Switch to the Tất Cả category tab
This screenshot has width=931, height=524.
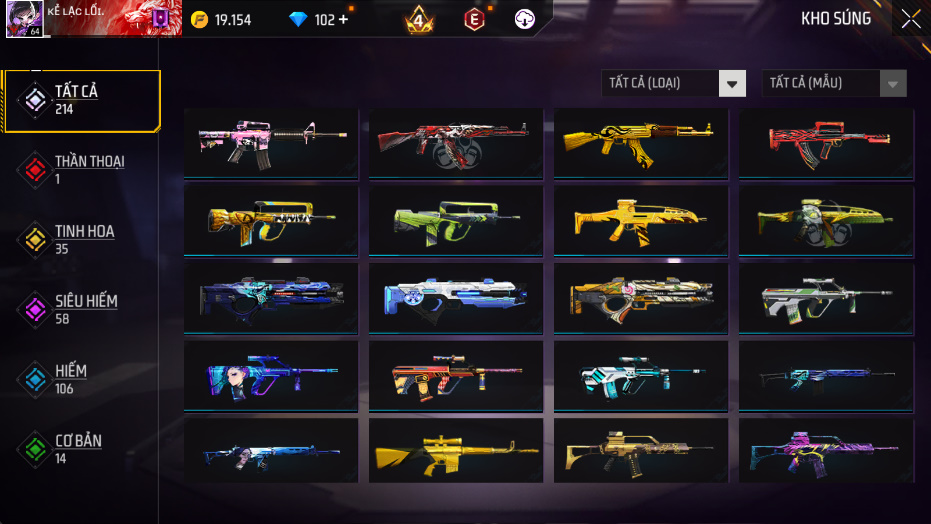(x=81, y=100)
